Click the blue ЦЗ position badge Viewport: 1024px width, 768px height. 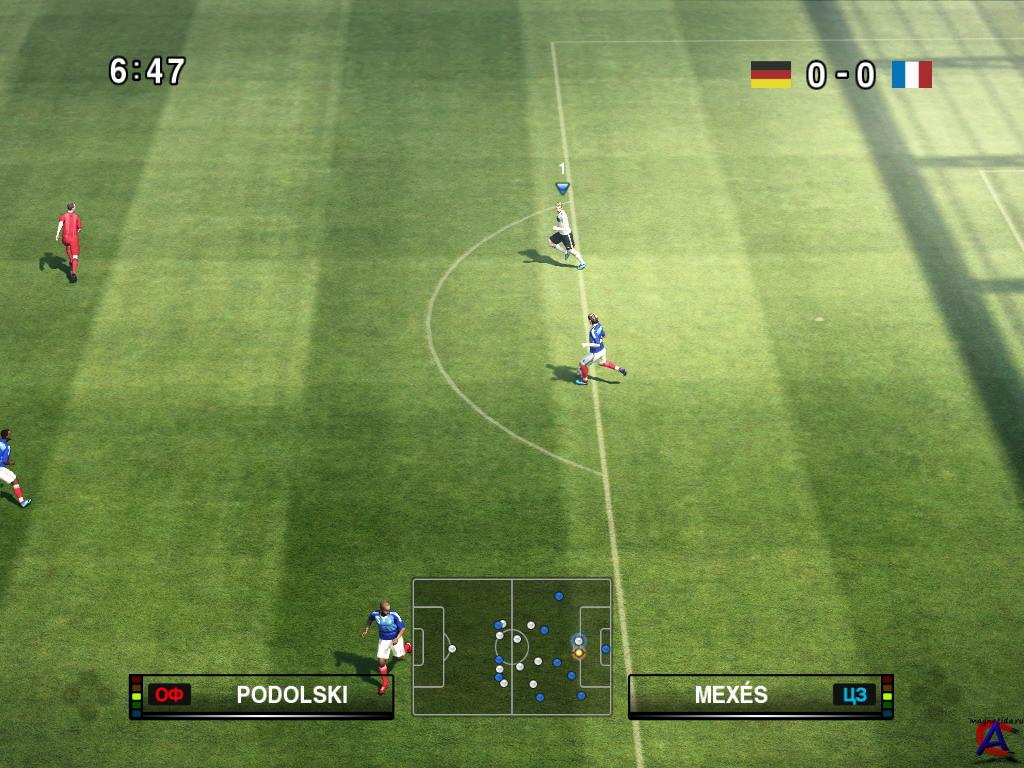853,695
